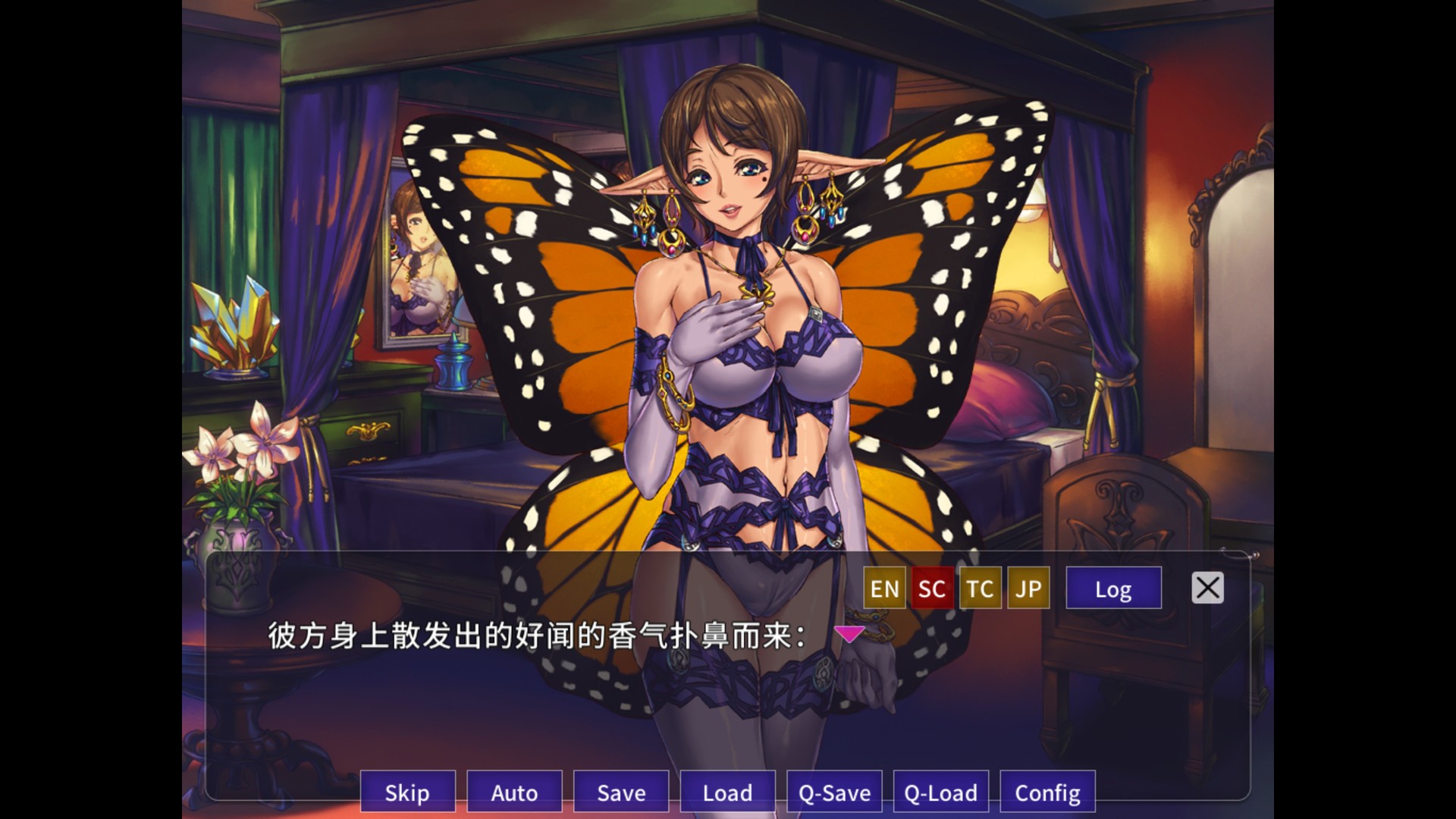
Task: Restore your quicksave with Q-Load
Action: [940, 793]
